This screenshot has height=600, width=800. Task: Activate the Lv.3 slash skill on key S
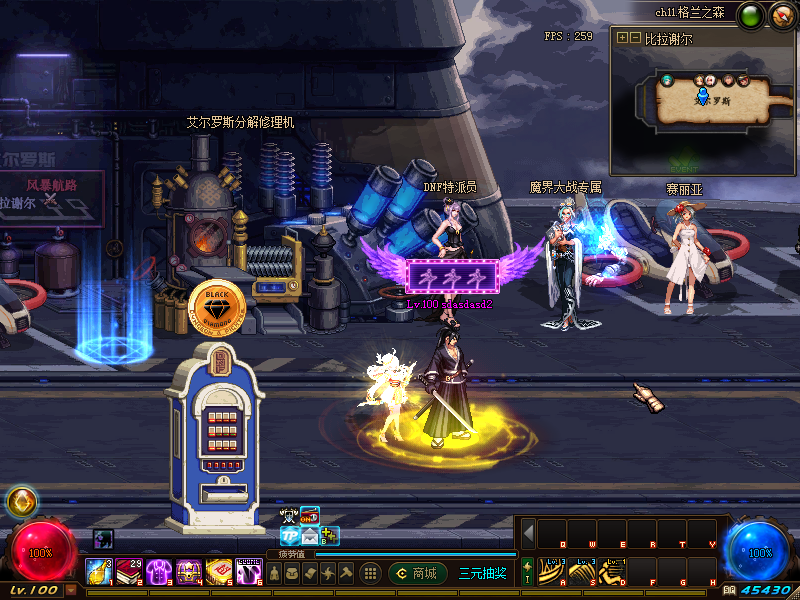[x=582, y=571]
